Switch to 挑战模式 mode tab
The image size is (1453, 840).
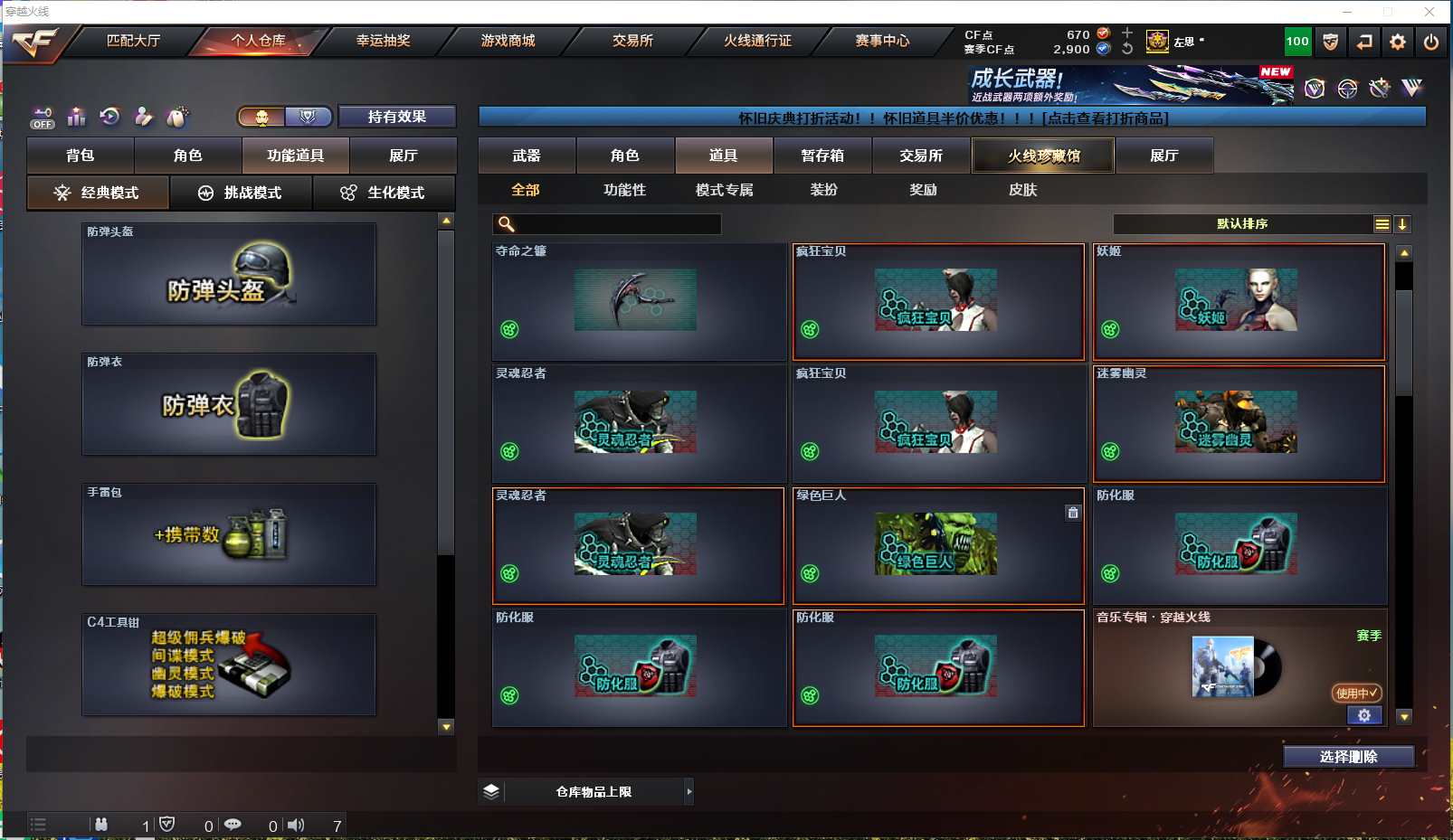pos(241,193)
